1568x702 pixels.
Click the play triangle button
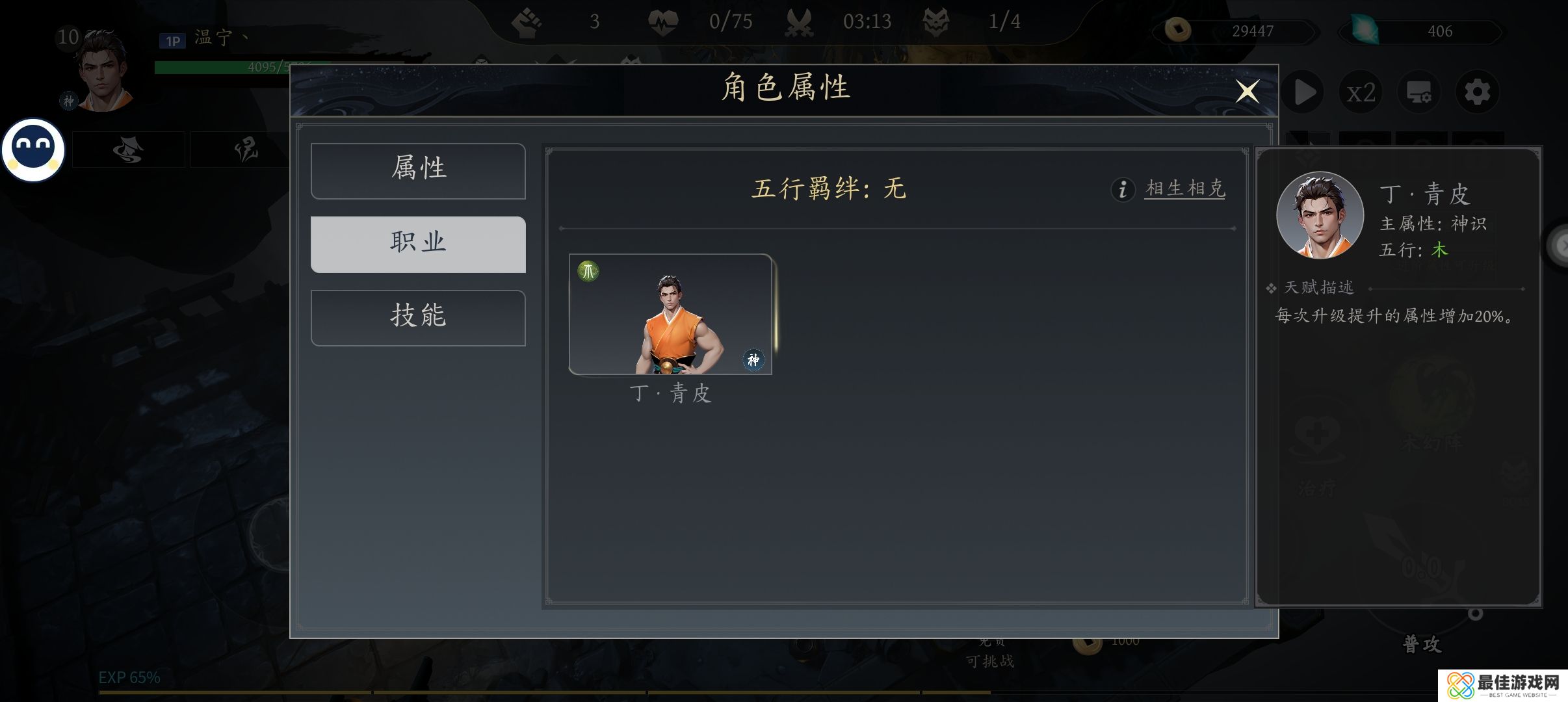(1304, 92)
